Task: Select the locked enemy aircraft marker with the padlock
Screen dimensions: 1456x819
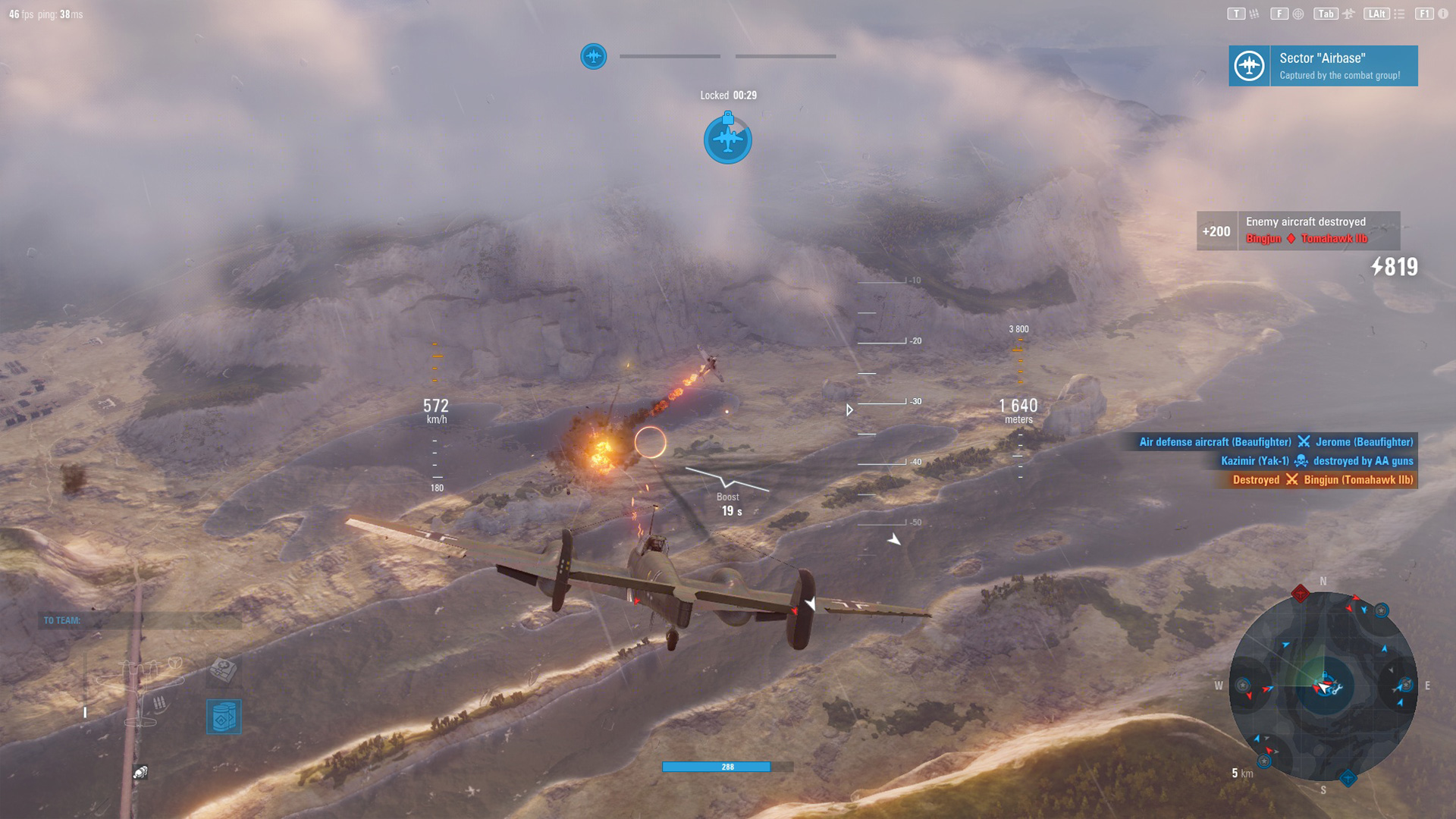Action: (x=727, y=140)
